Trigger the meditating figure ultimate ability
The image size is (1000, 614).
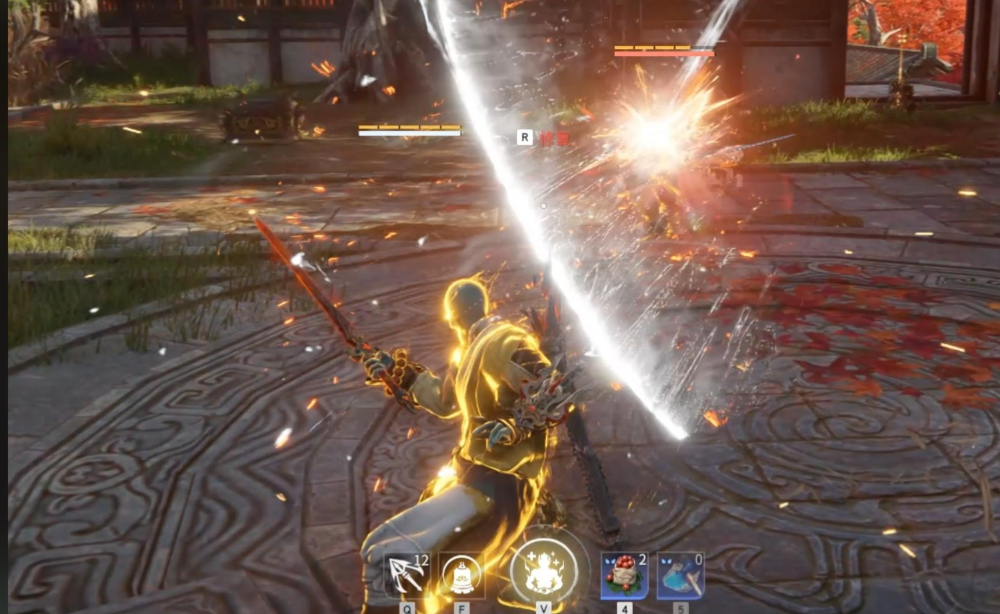click(x=543, y=573)
